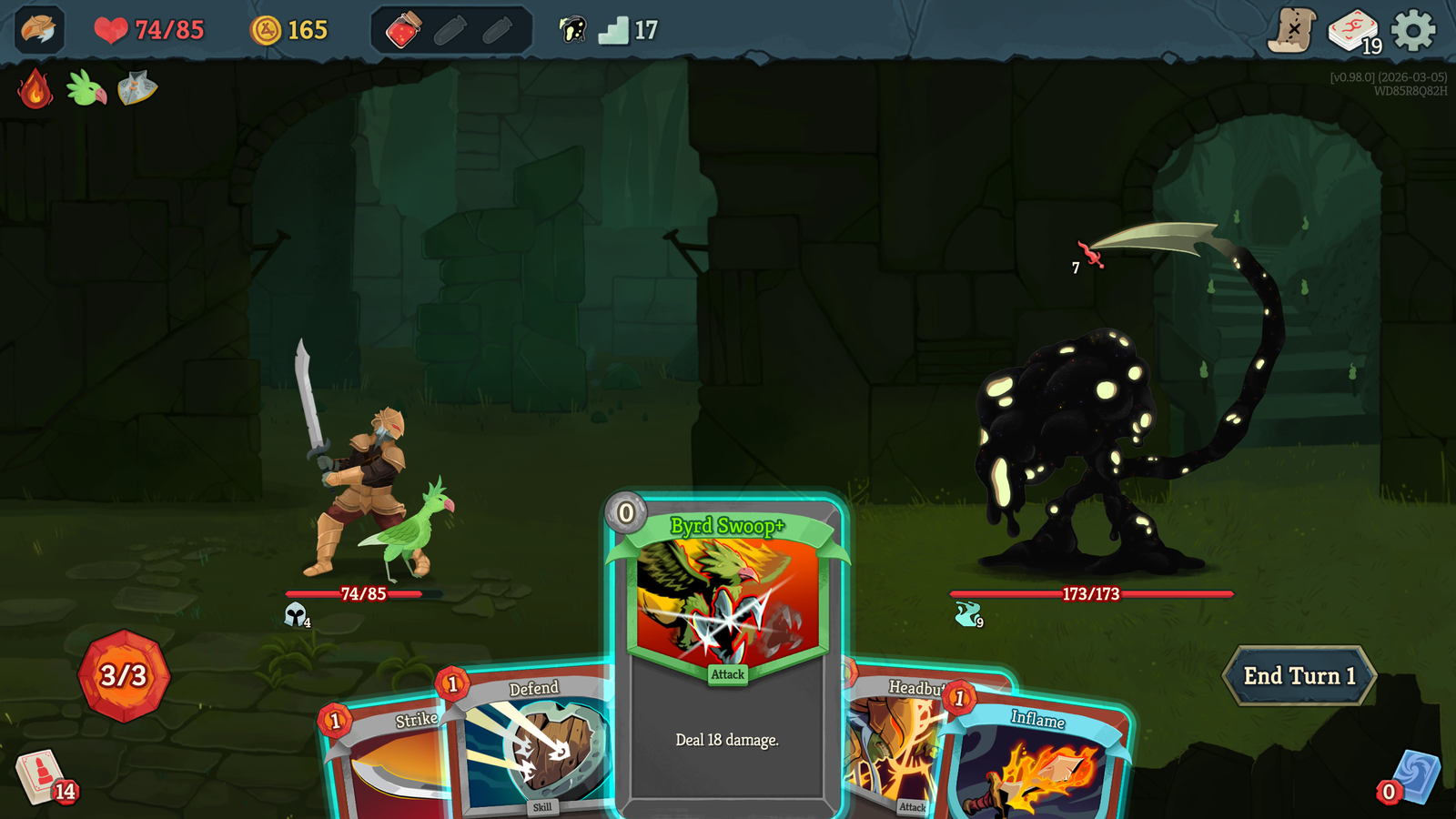Open the map scroll icon
1456x819 pixels.
pos(1291,30)
